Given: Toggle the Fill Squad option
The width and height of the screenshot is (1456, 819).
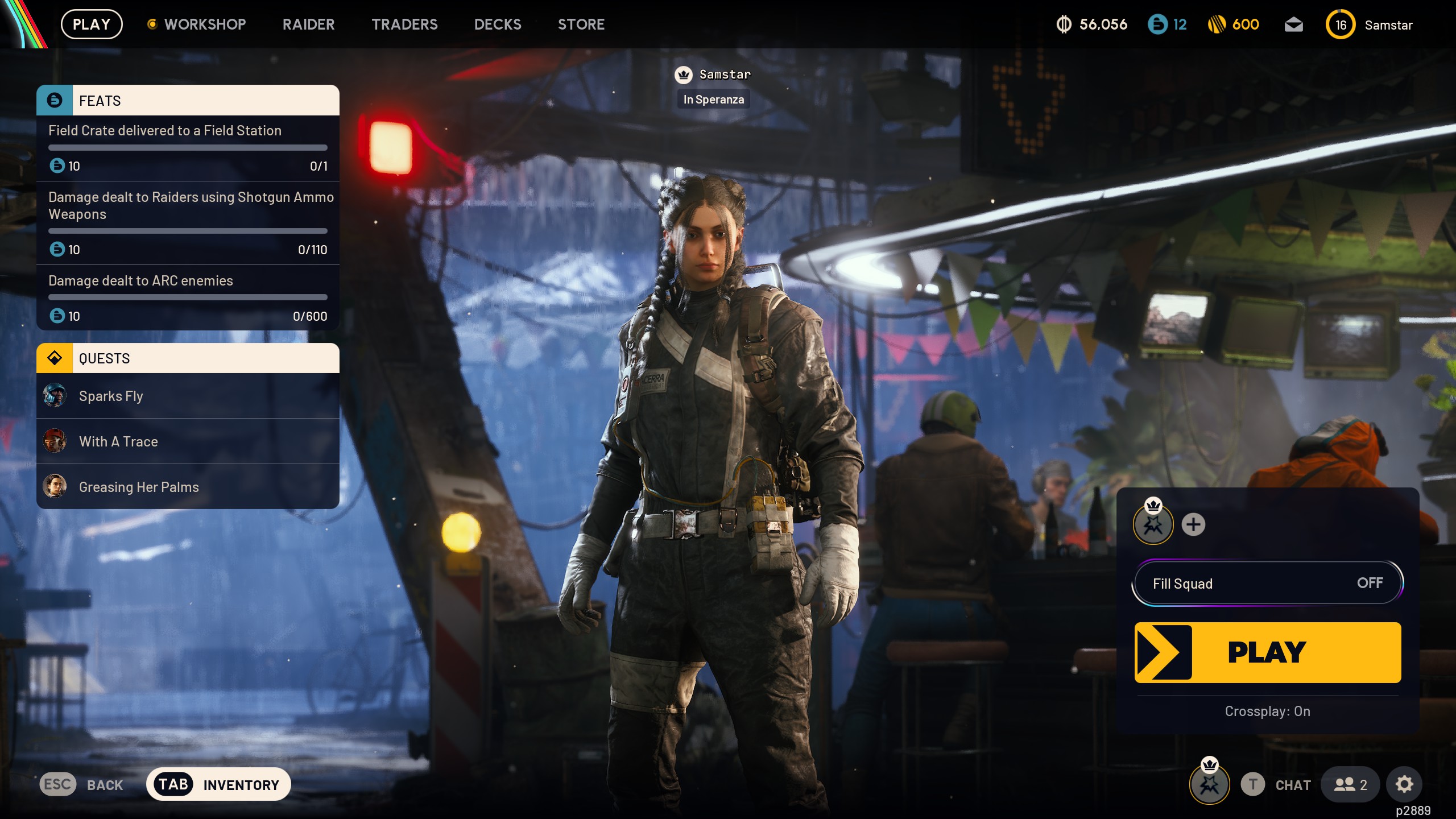Looking at the screenshot, I should tap(1267, 583).
